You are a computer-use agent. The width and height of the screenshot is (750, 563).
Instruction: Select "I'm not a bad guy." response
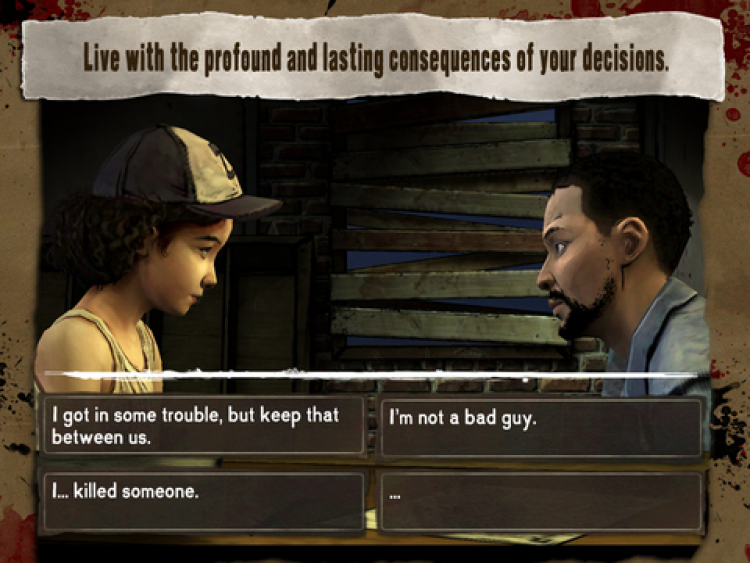541,426
